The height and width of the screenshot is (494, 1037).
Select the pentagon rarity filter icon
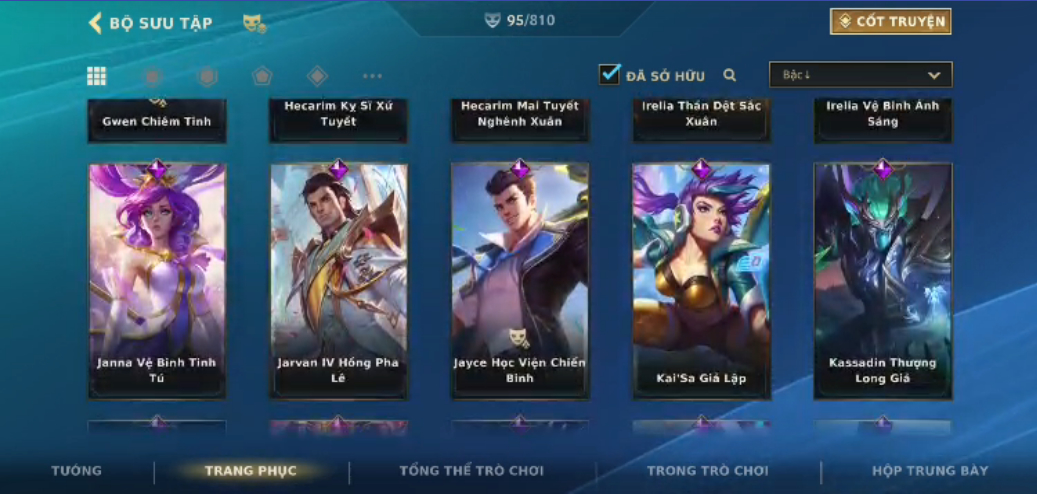[x=262, y=76]
